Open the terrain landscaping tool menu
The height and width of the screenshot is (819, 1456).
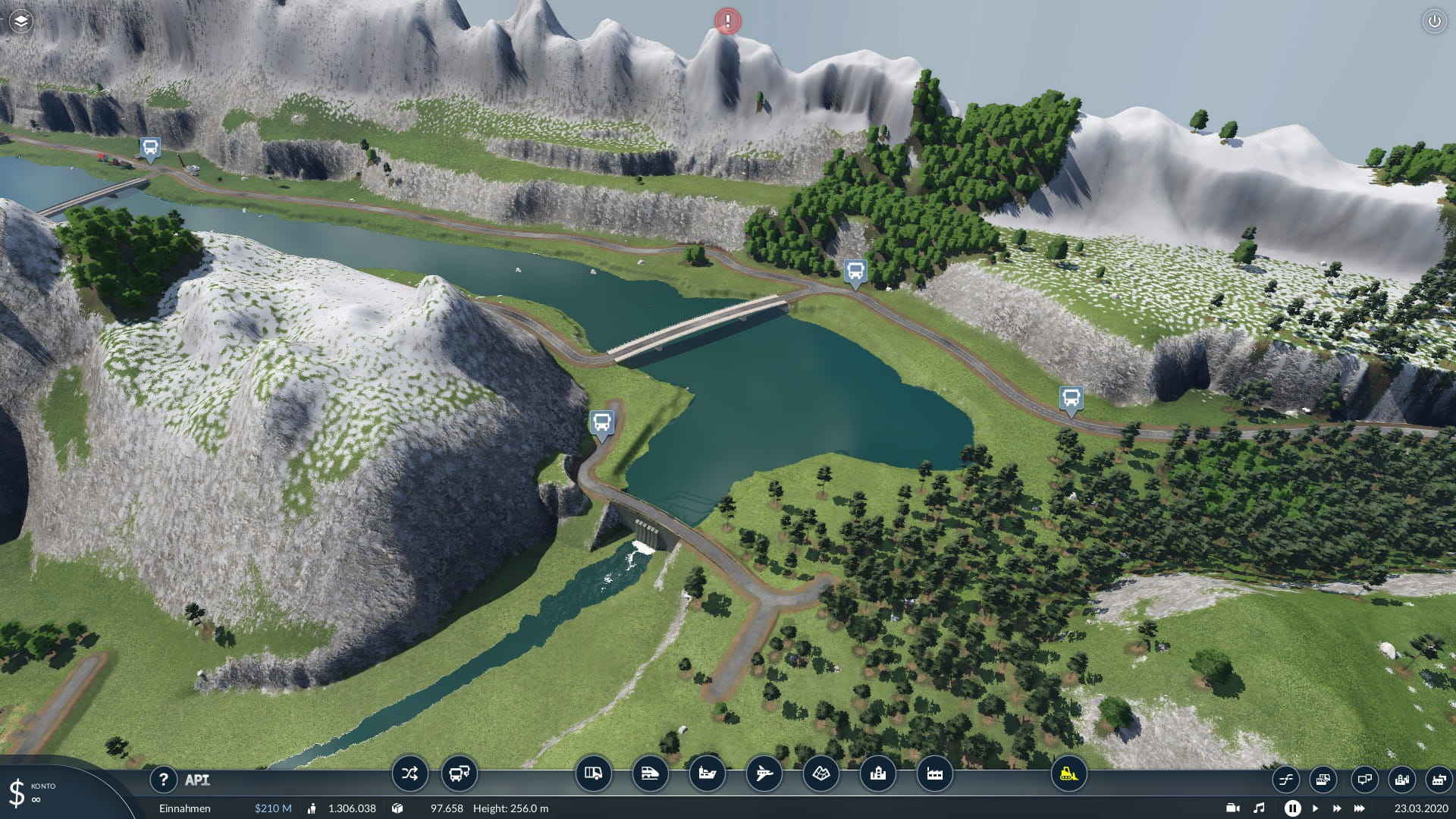[x=821, y=774]
